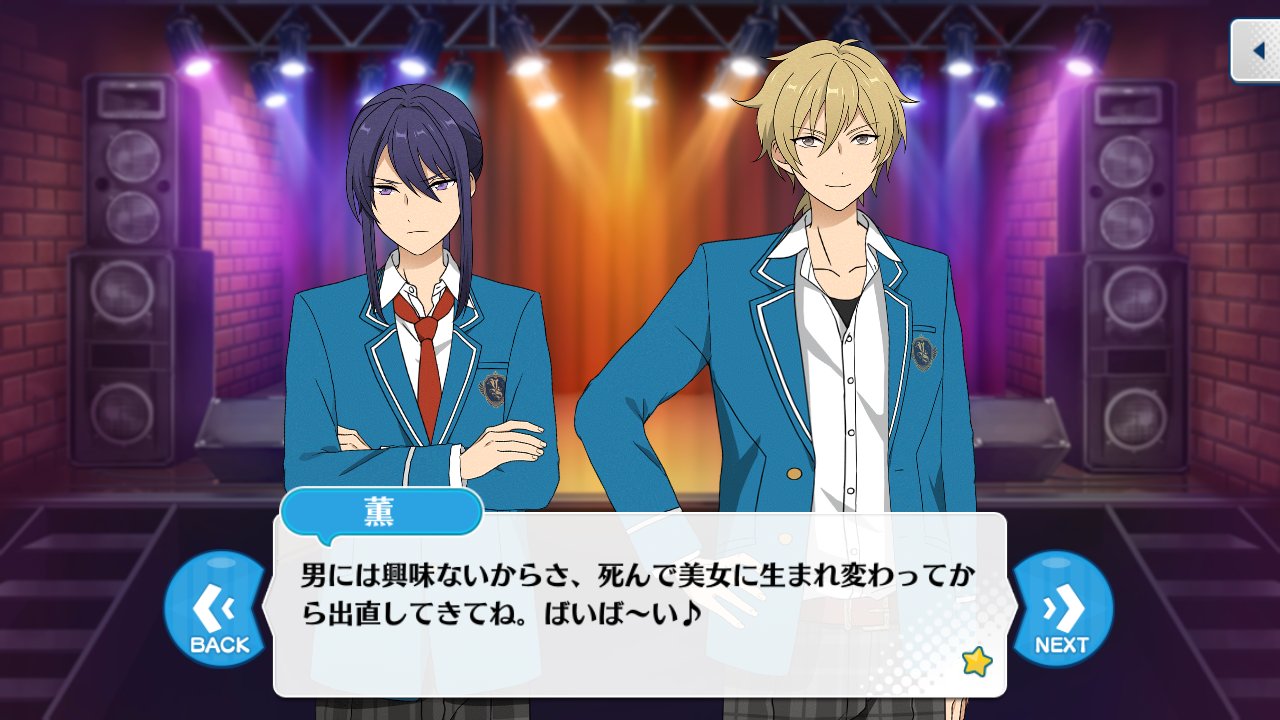Advance dialogue with the NEXT button
Screen dimensions: 1280x720
[1062, 609]
